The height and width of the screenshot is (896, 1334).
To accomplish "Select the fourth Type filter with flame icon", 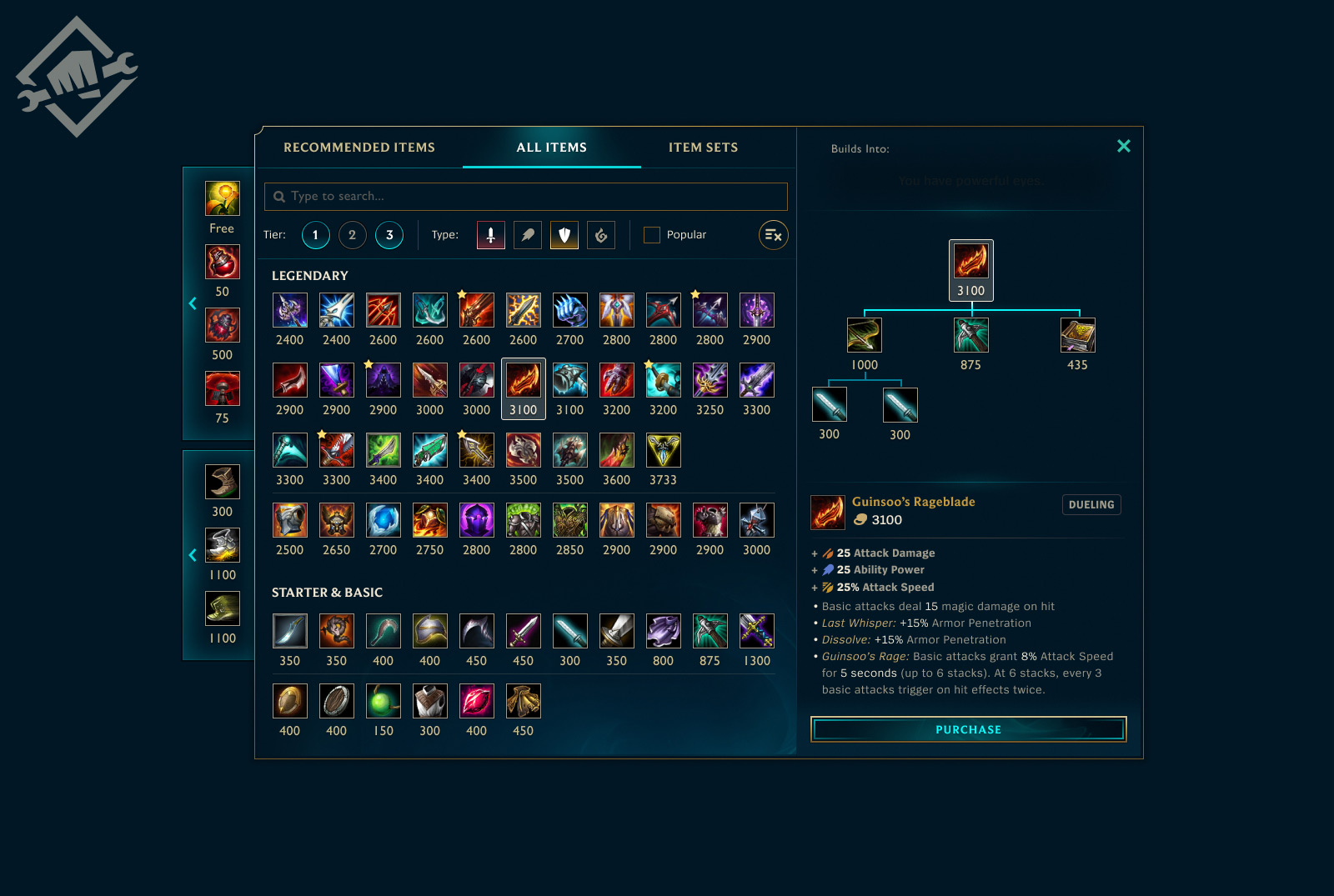I will tap(601, 235).
